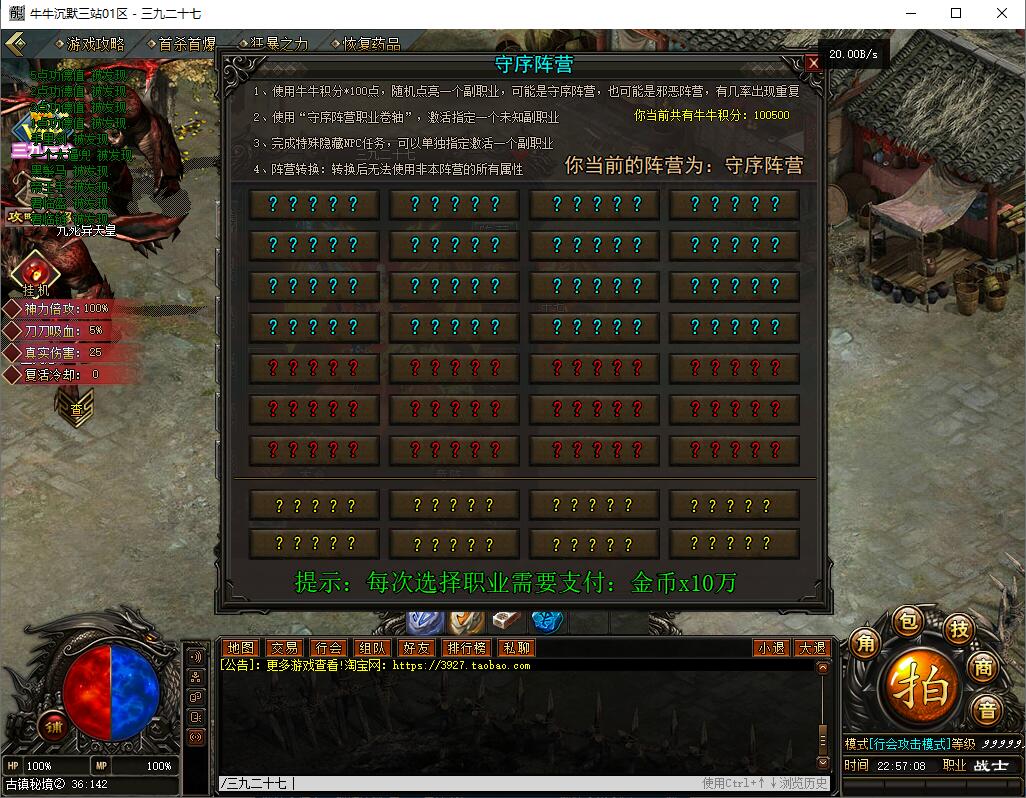Click the 小退 log out button
This screenshot has height=798, width=1026.
click(x=771, y=648)
